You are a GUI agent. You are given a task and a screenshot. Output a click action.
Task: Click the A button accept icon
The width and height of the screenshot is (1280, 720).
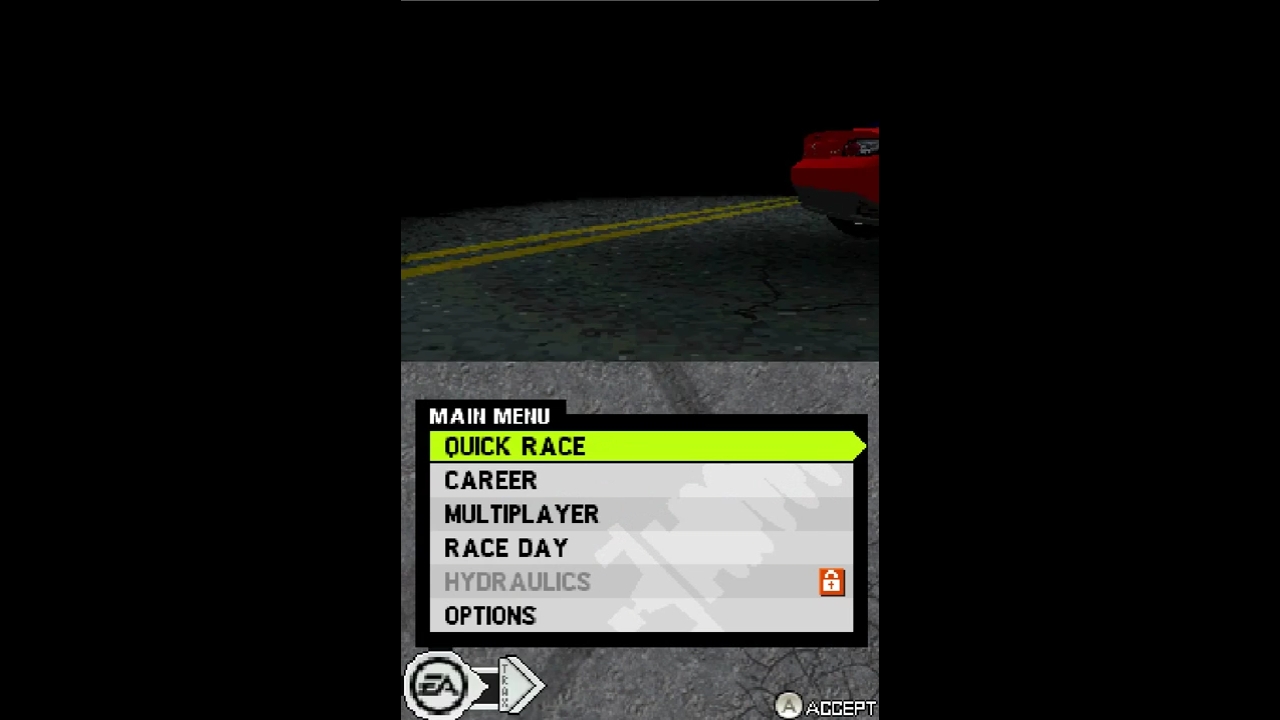(789, 706)
